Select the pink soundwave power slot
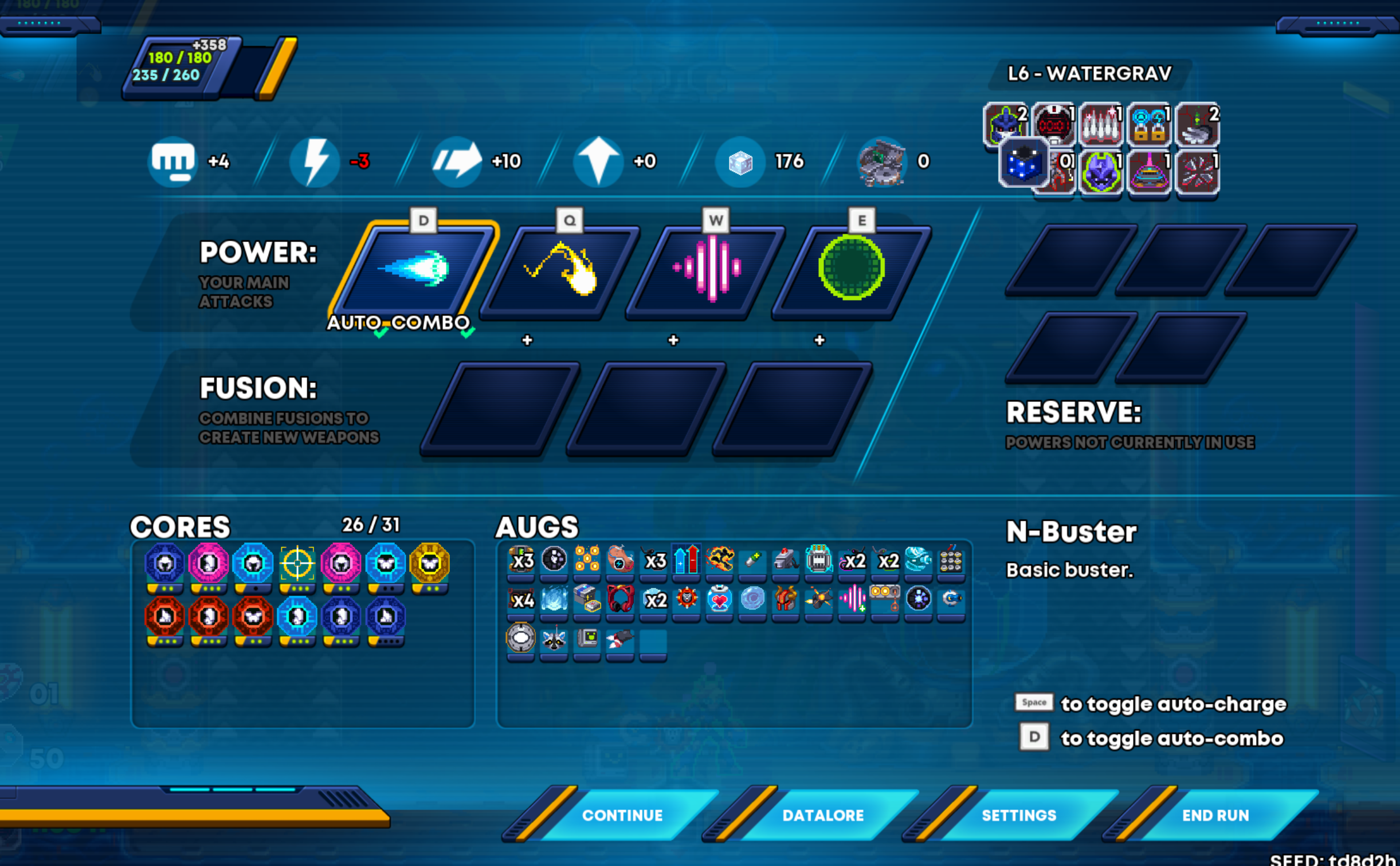 (708, 269)
